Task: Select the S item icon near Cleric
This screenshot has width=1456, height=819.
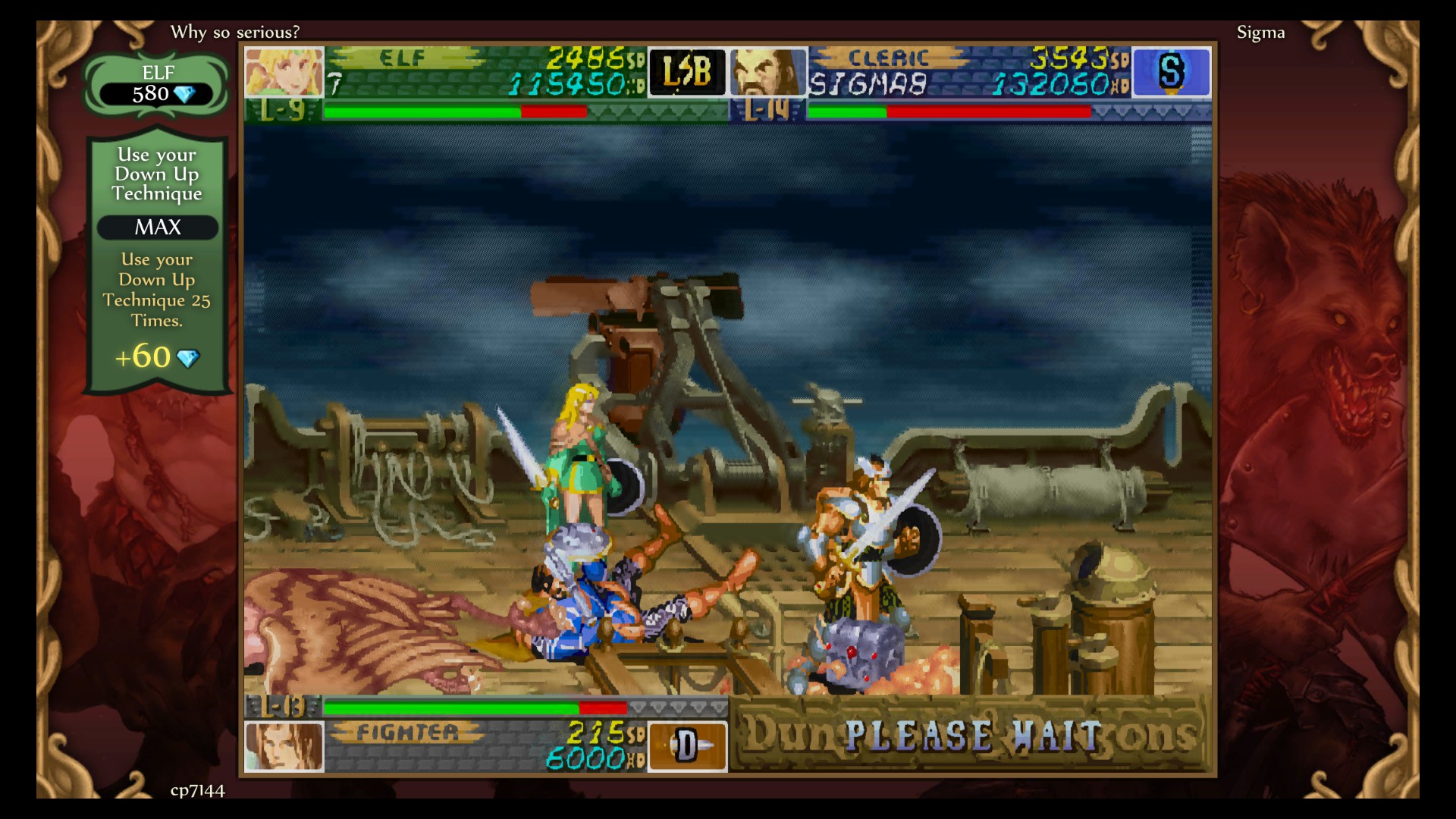Action: click(x=1172, y=72)
